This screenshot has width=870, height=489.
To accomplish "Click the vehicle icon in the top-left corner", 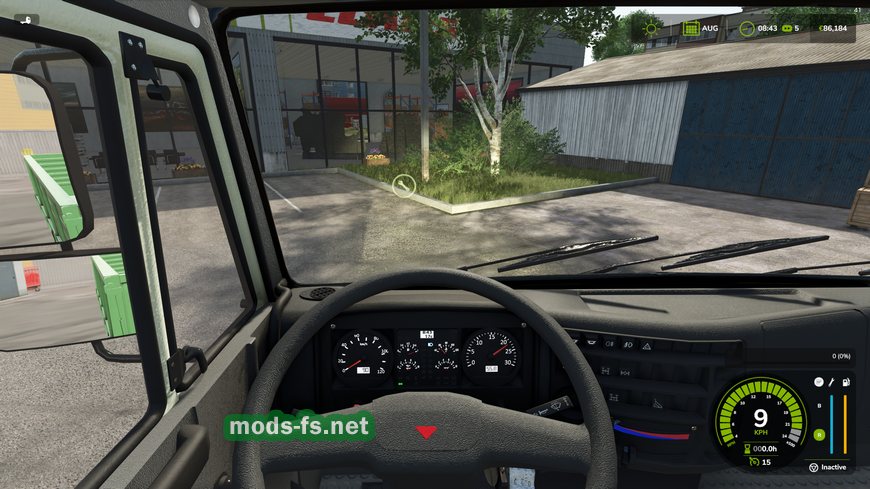I will (x=25, y=19).
